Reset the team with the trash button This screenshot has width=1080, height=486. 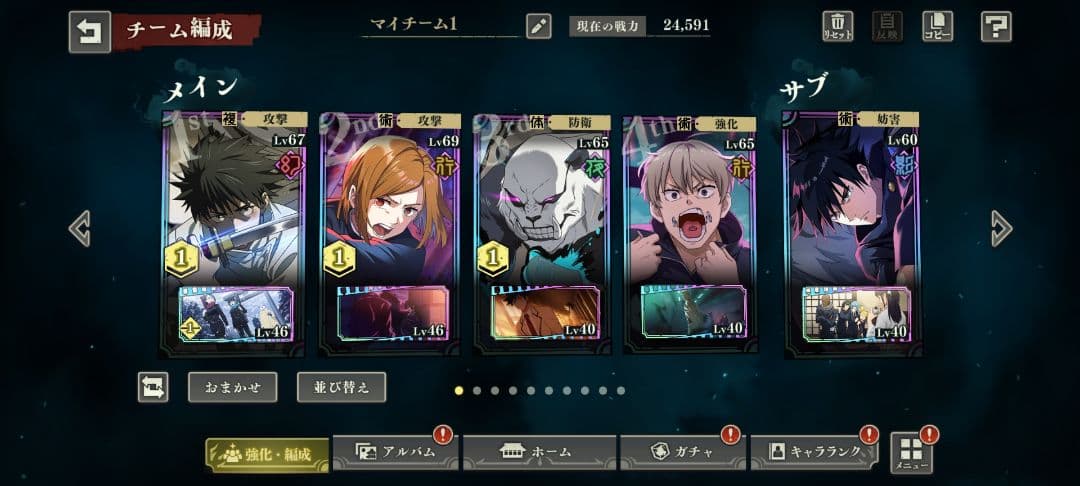pos(837,26)
